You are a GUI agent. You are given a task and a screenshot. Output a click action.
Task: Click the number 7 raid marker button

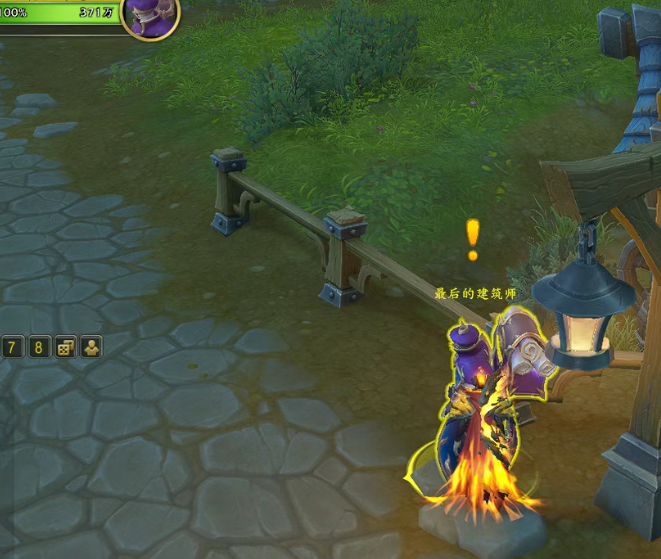13,347
